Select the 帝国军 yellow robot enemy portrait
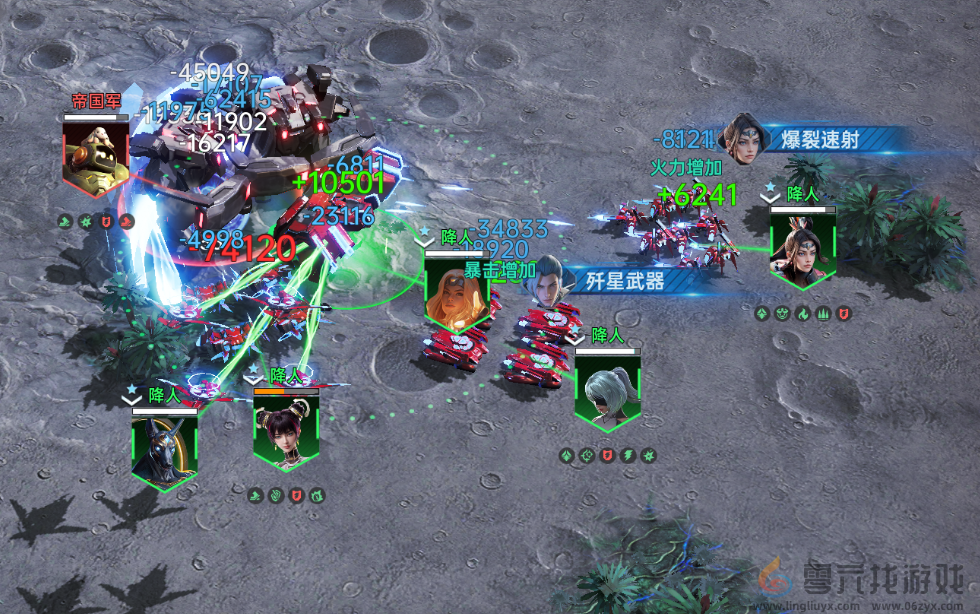 click(96, 155)
